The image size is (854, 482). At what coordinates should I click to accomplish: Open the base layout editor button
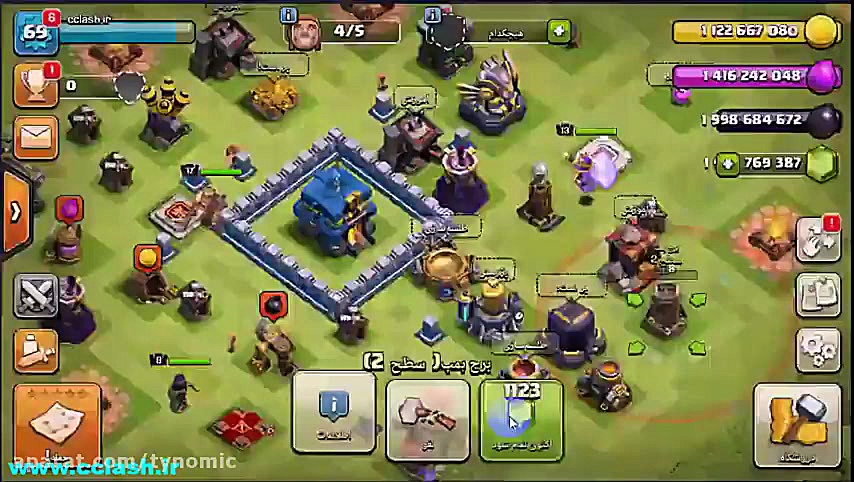coord(818,295)
